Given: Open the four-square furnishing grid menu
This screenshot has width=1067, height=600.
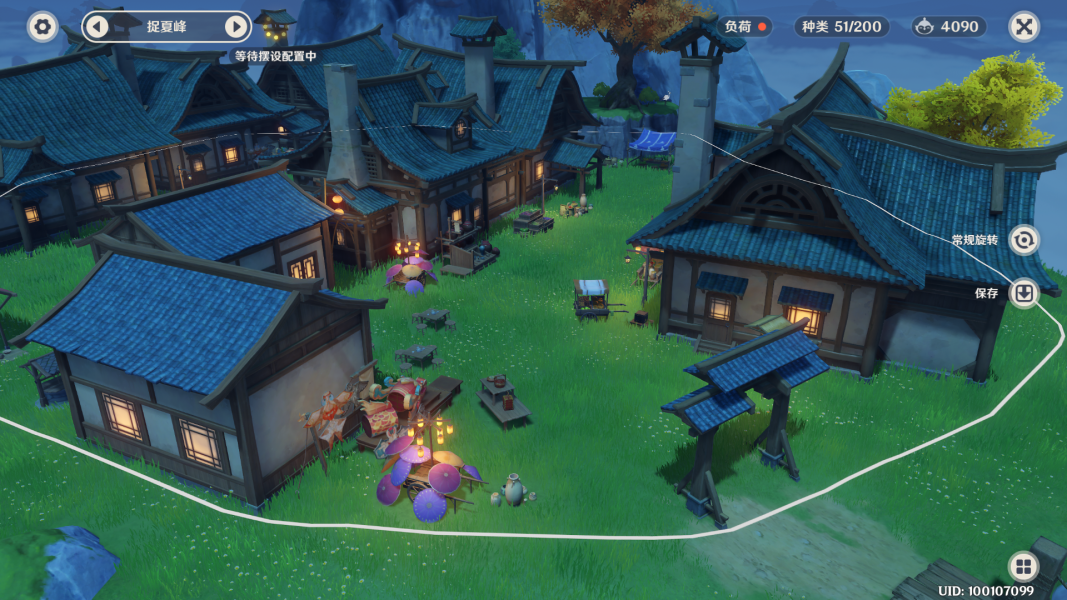Looking at the screenshot, I should click(1023, 567).
